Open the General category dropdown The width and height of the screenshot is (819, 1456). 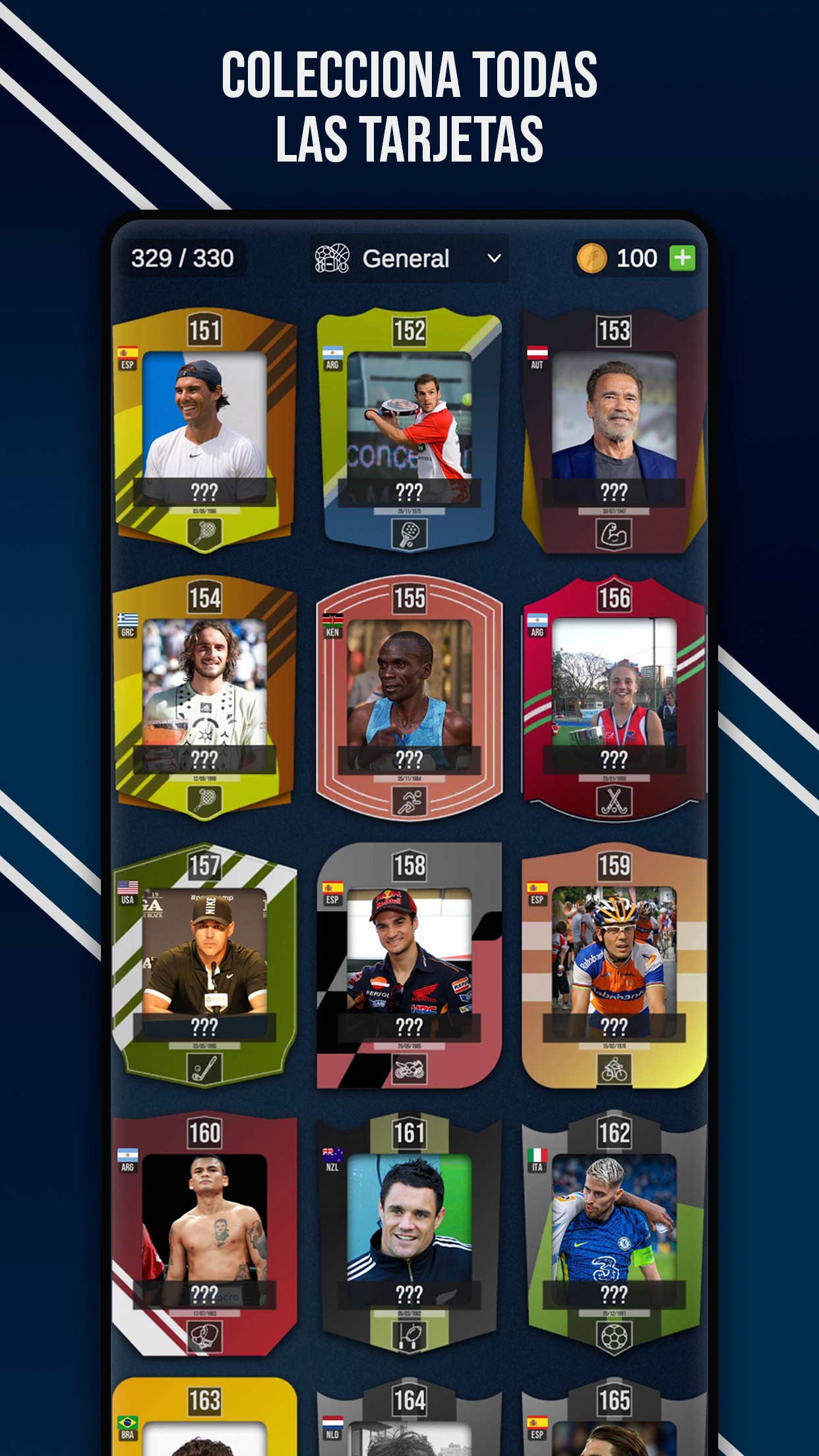[409, 258]
